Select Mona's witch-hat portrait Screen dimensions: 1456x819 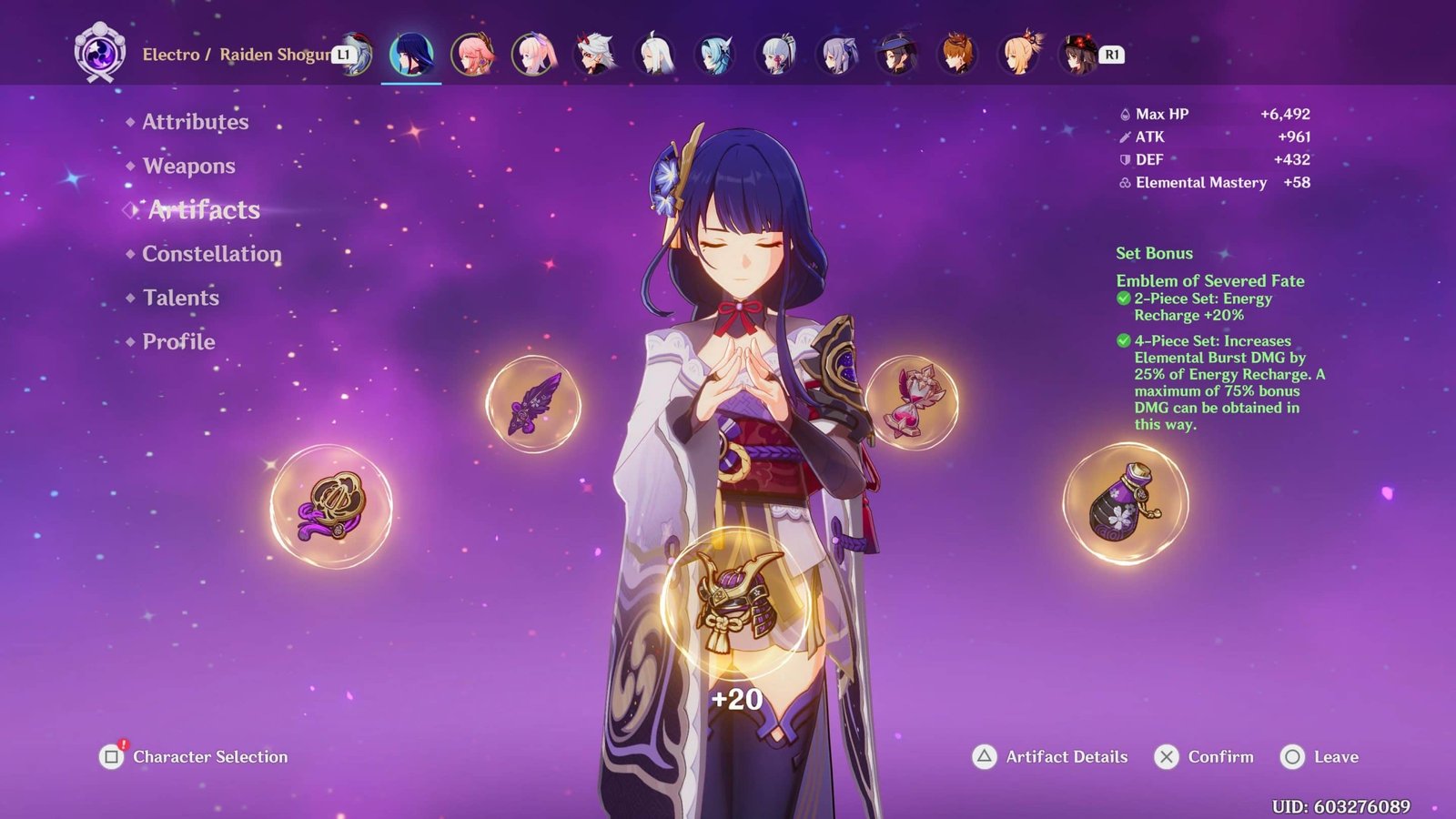pos(897,55)
